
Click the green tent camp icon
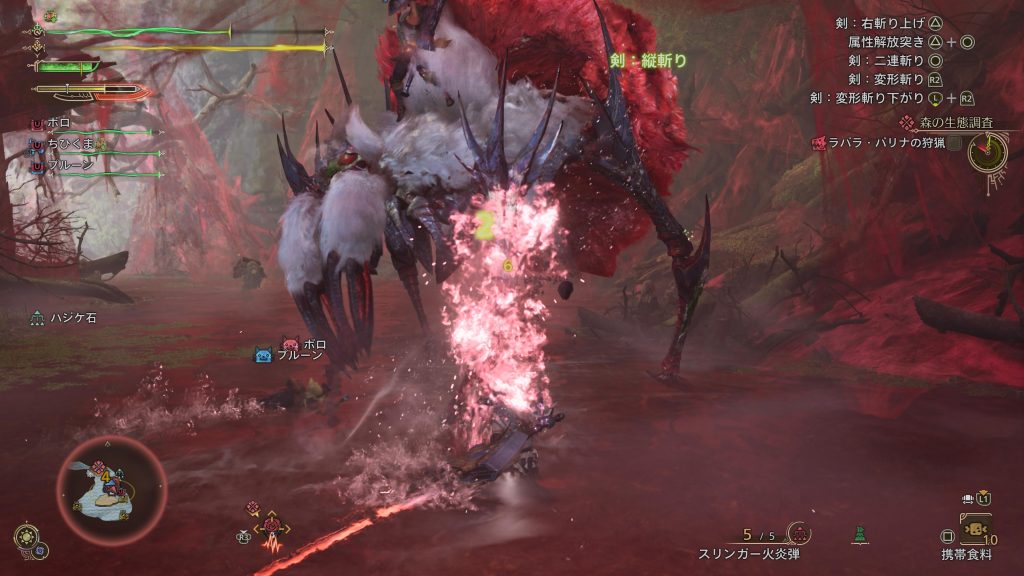coord(859,535)
